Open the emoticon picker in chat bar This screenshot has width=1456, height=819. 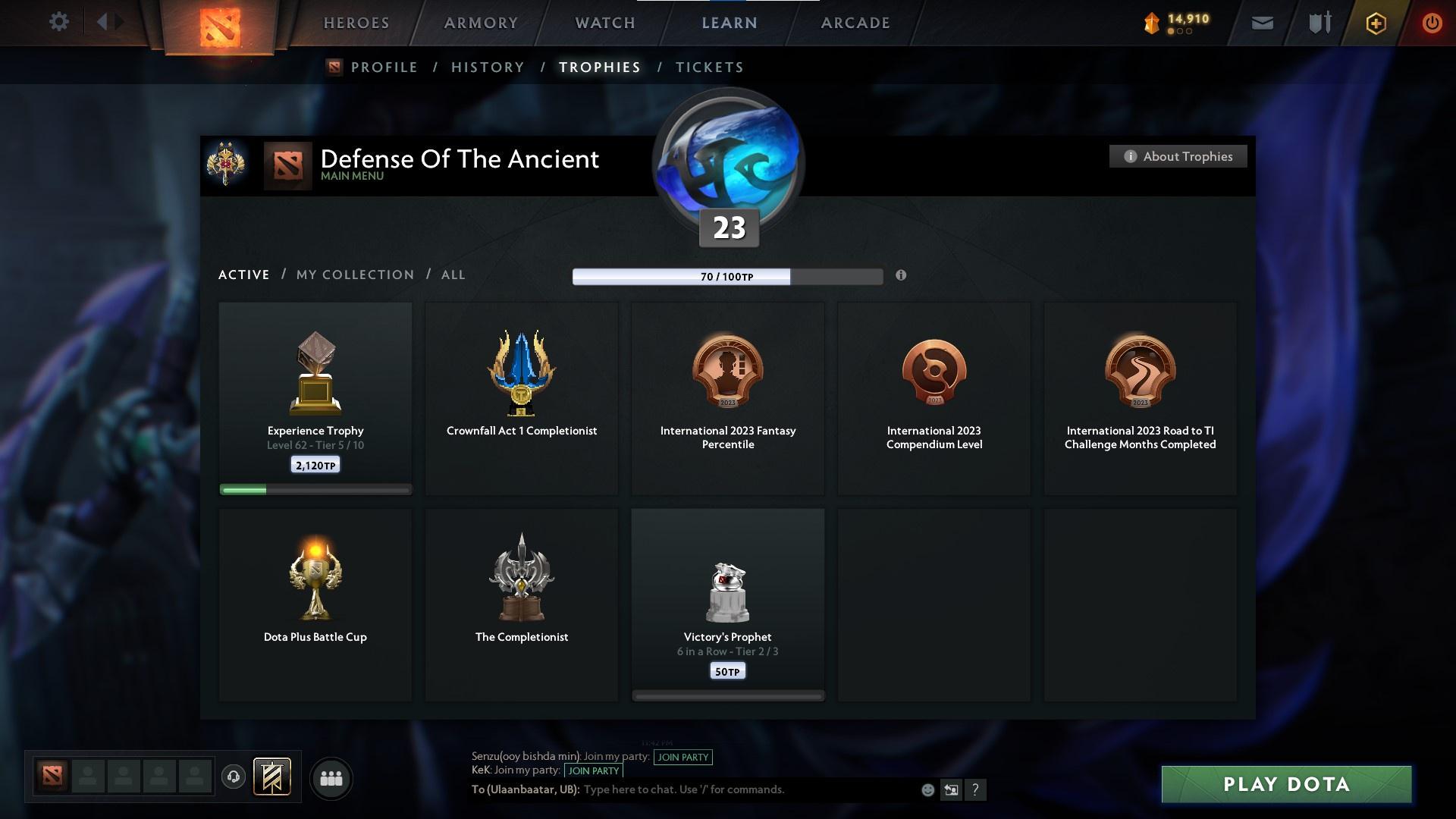927,789
